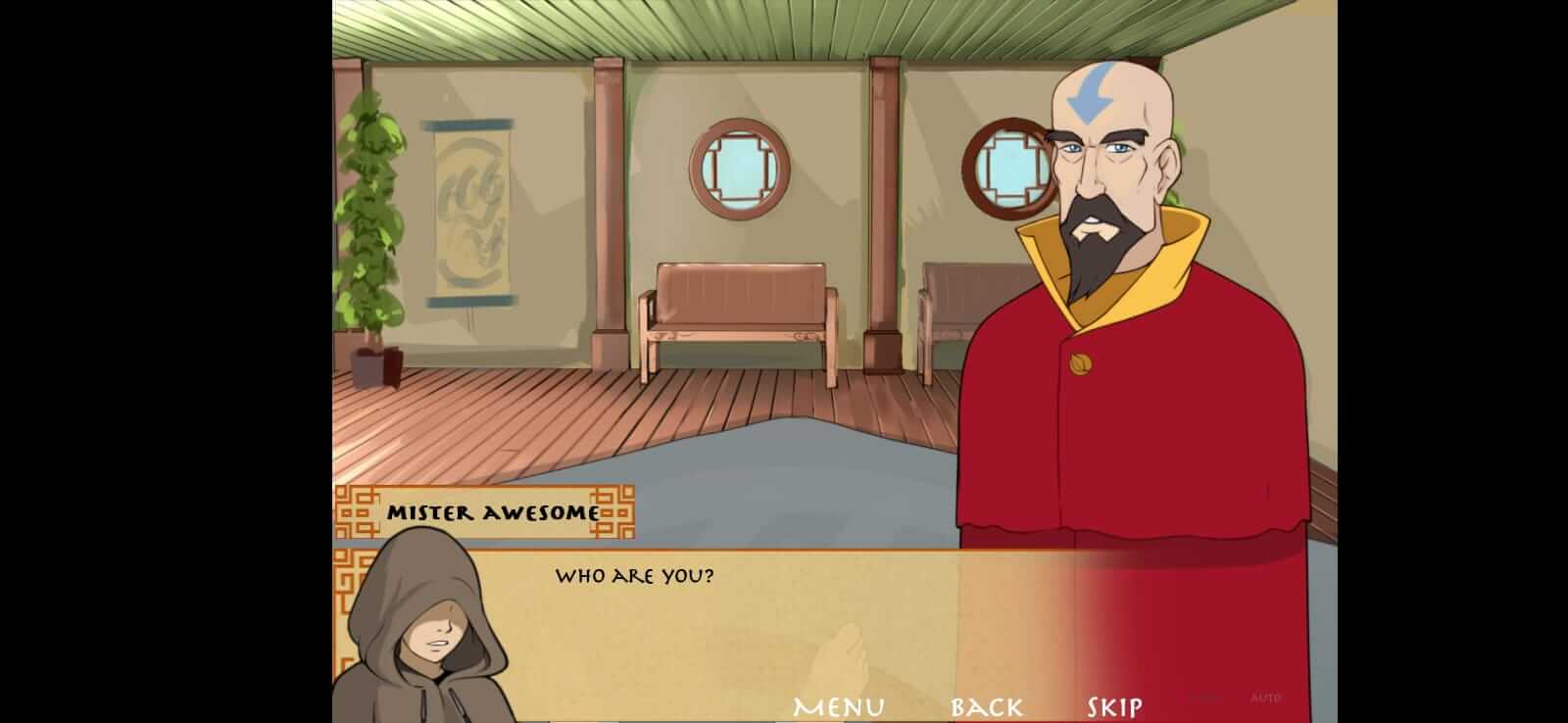
Task: Toggle AUTO text advance mode
Action: (1264, 696)
